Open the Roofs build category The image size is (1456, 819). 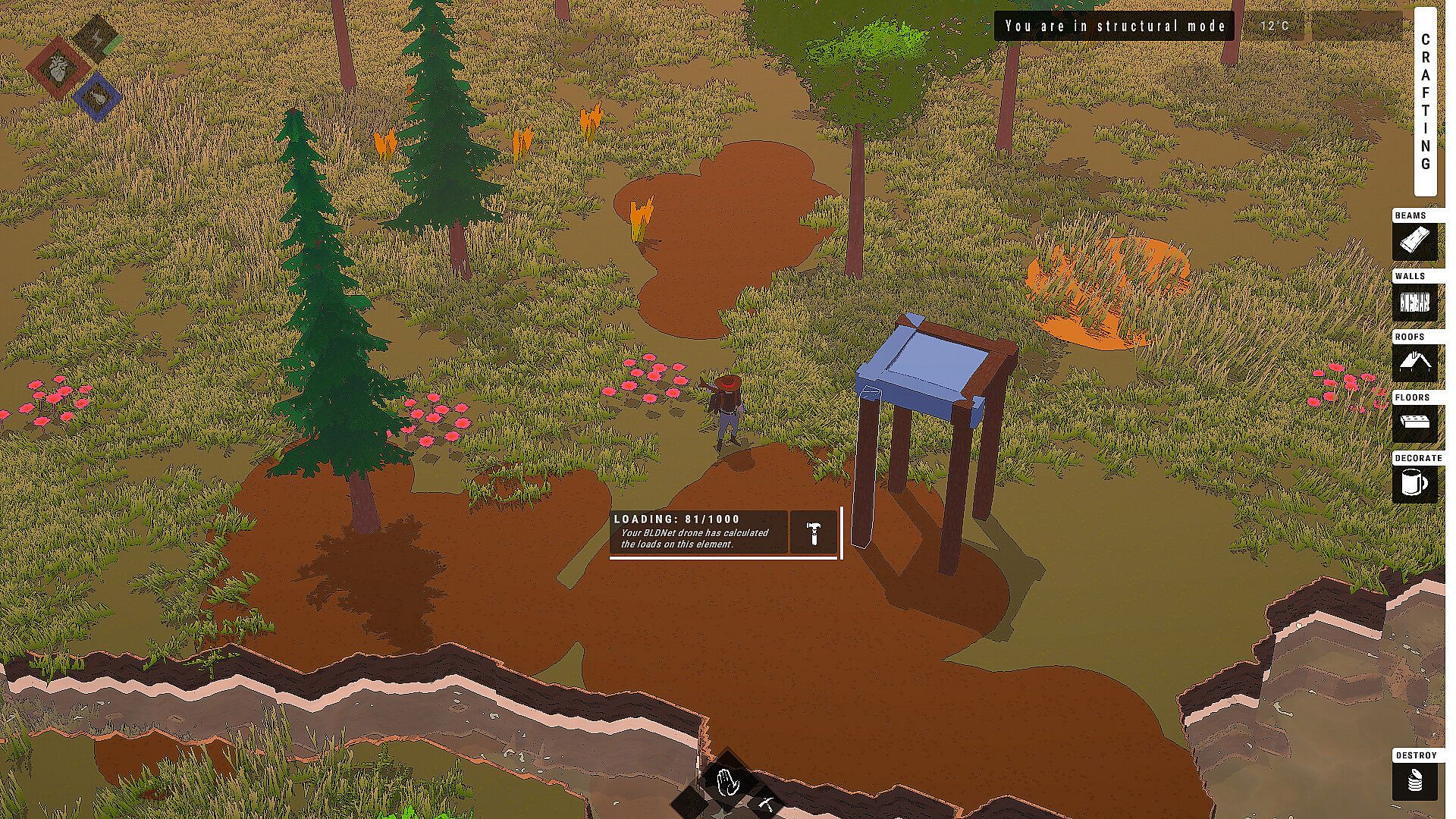tap(1414, 362)
